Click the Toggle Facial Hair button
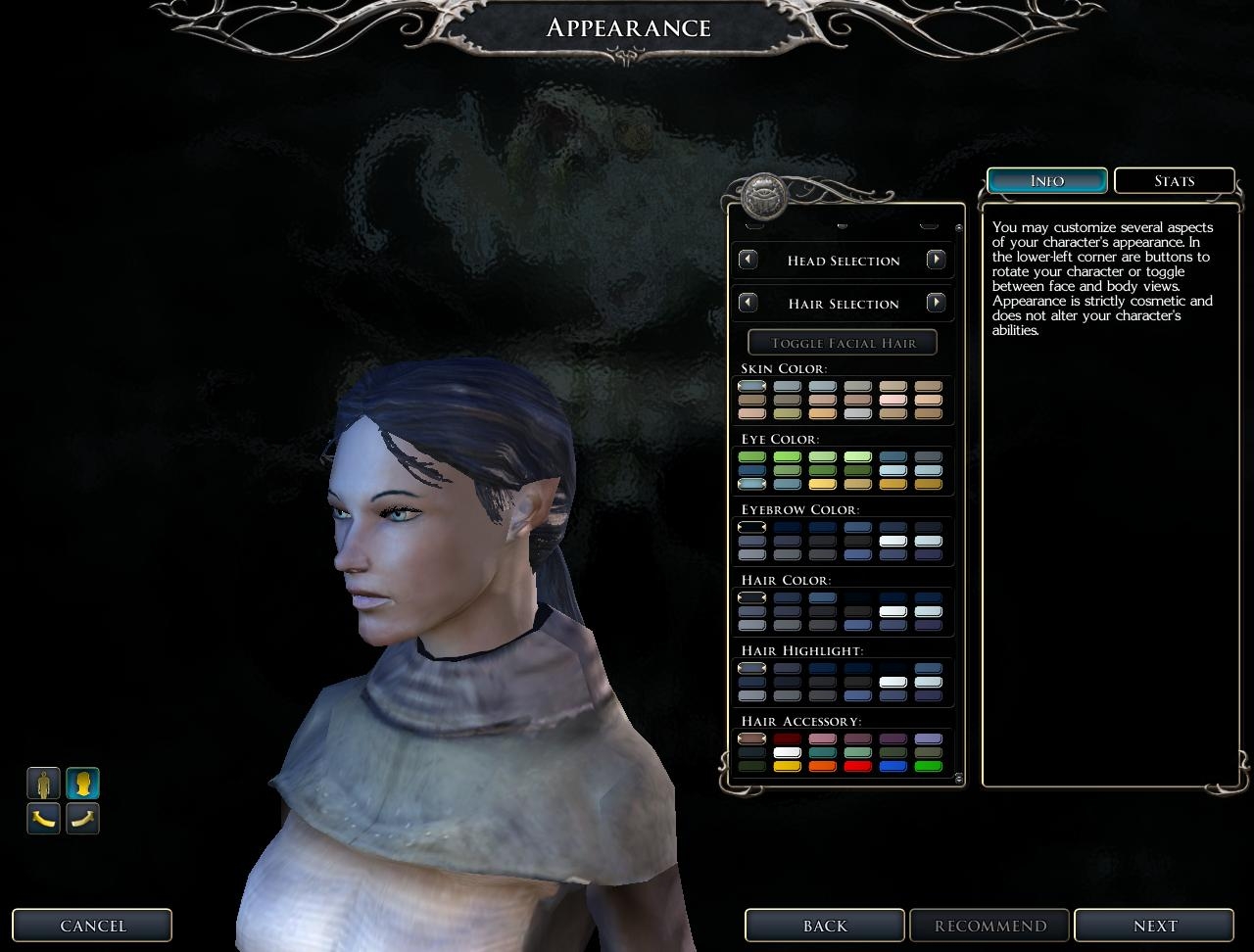 click(x=843, y=343)
